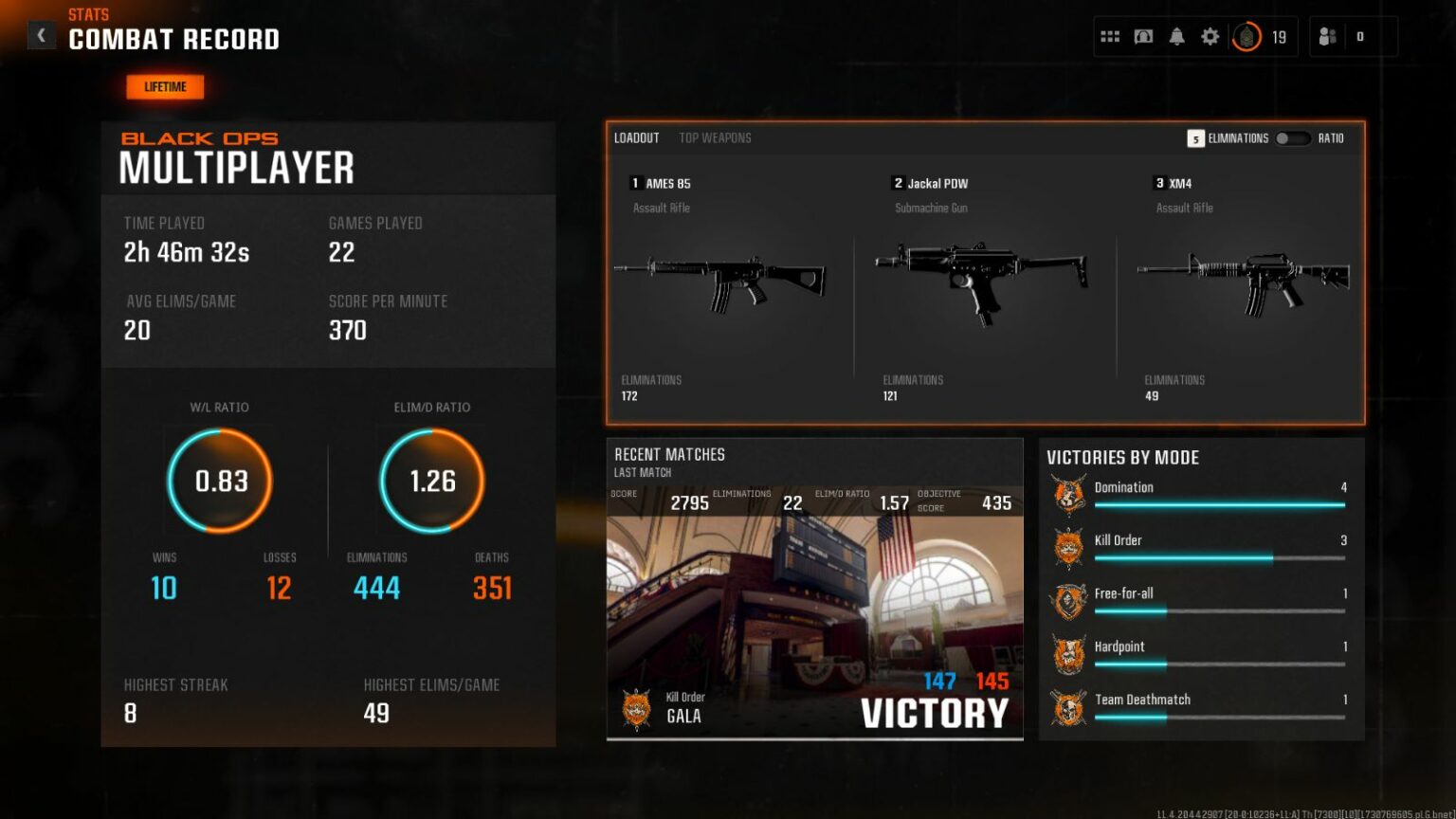
Task: Click the rank emblem showing level 19
Action: click(1247, 36)
